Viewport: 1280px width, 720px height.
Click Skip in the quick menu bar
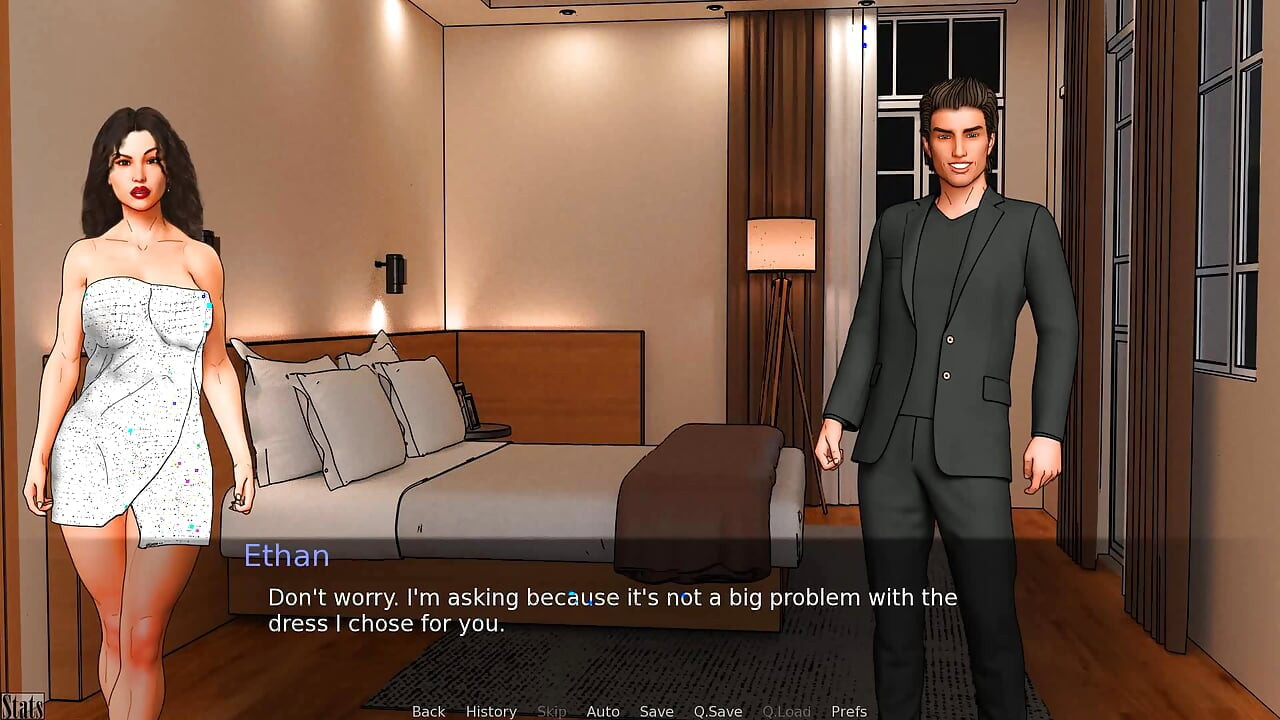(x=551, y=711)
